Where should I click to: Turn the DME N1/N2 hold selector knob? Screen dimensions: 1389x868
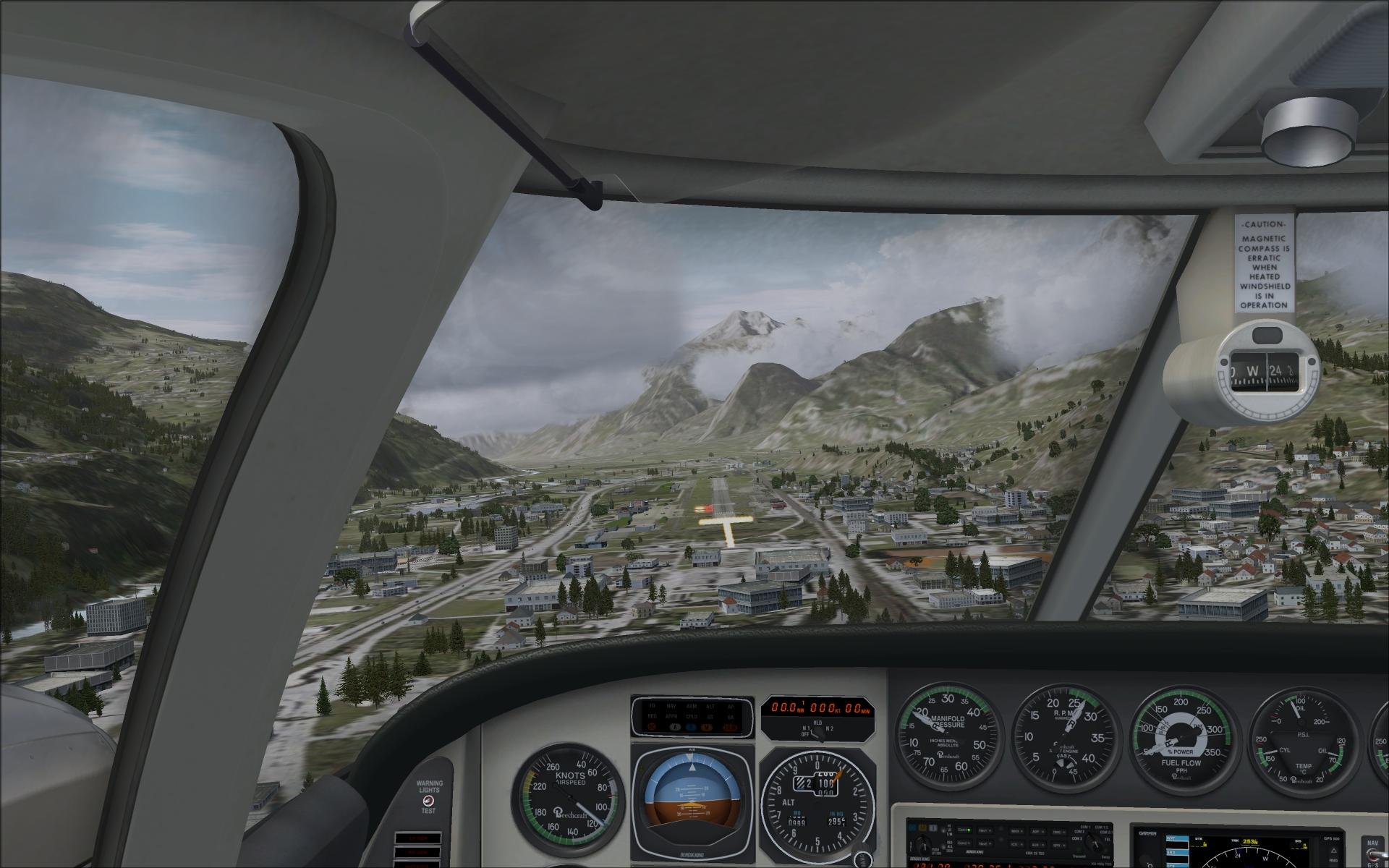817,732
